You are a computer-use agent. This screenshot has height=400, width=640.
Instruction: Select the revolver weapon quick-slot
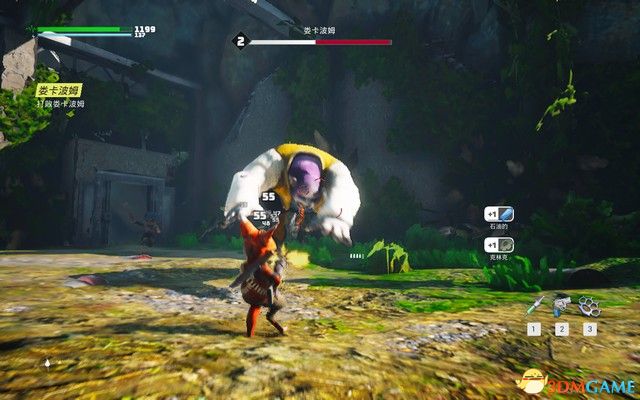[x=561, y=305]
